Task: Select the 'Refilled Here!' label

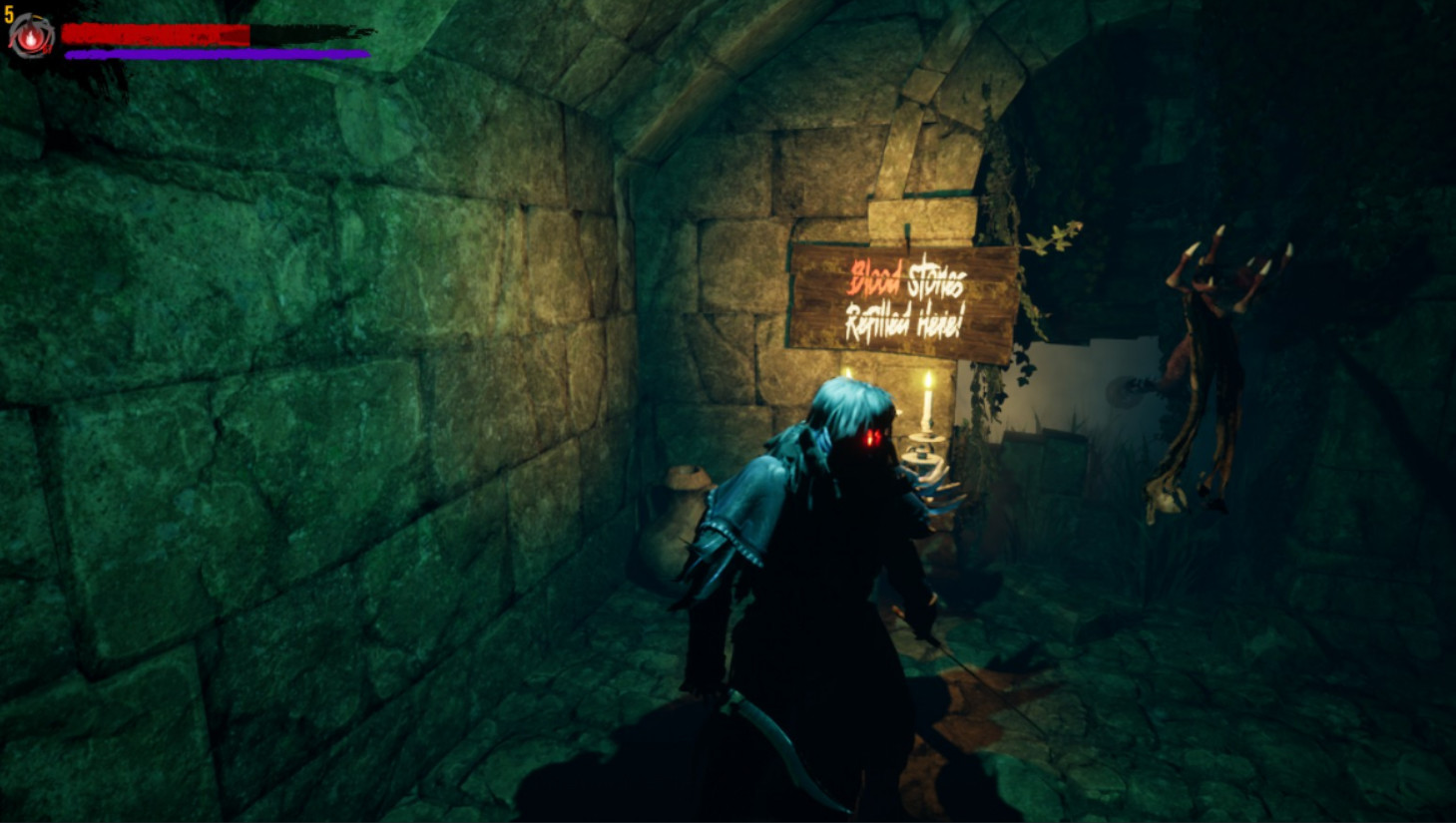Action: pos(903,319)
